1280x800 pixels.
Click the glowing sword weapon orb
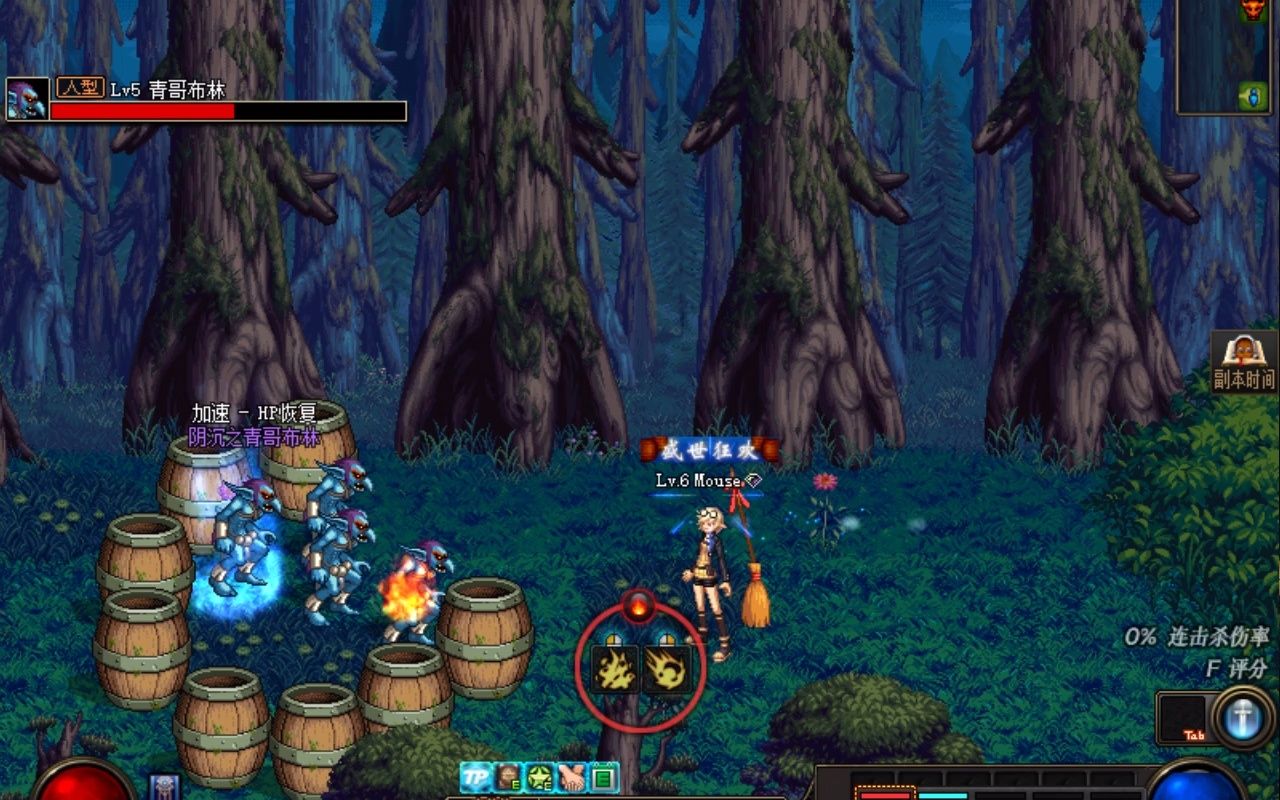pos(1243,718)
